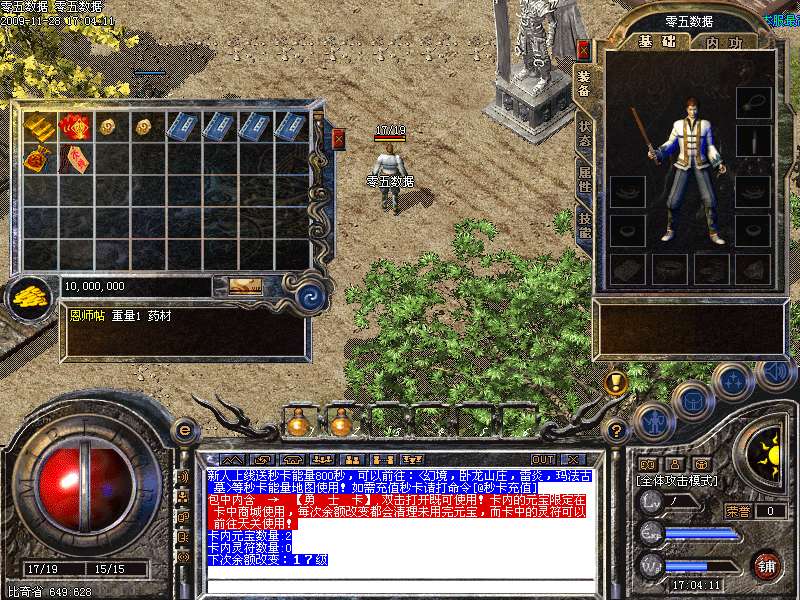Close the inventory bag window
The height and width of the screenshot is (600, 800).
point(338,139)
